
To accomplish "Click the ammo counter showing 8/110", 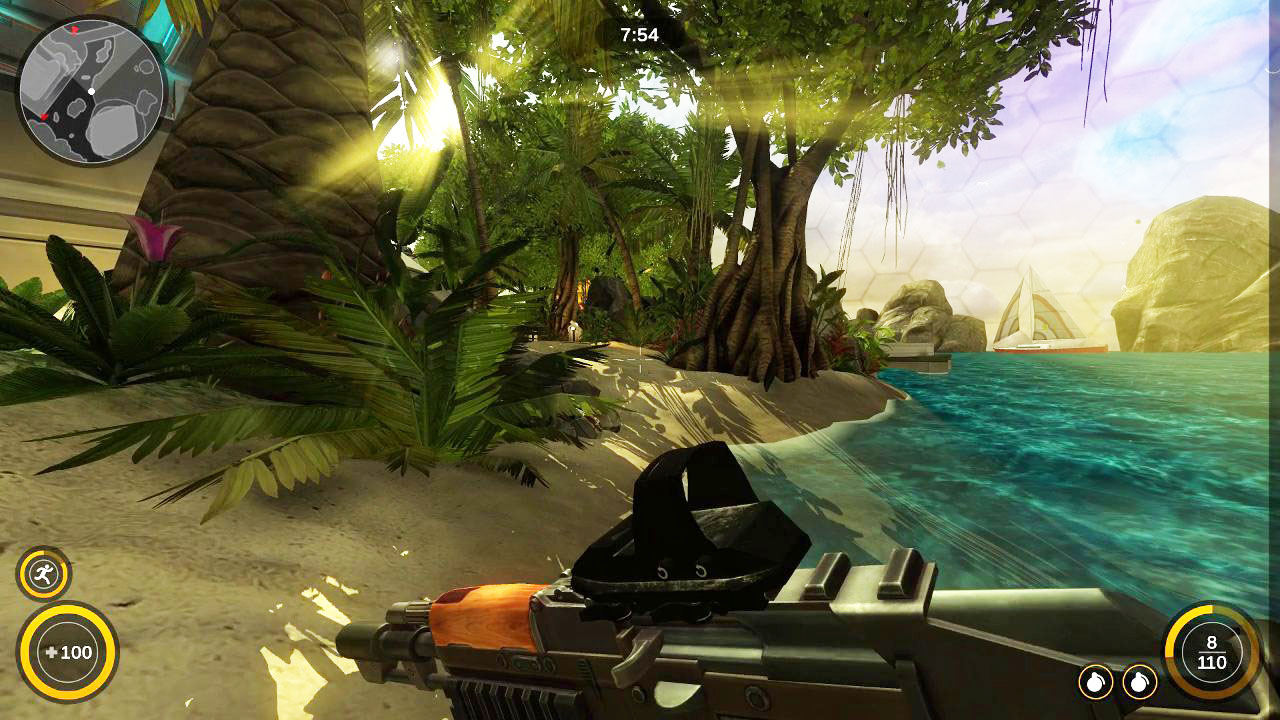I will [x=1212, y=651].
